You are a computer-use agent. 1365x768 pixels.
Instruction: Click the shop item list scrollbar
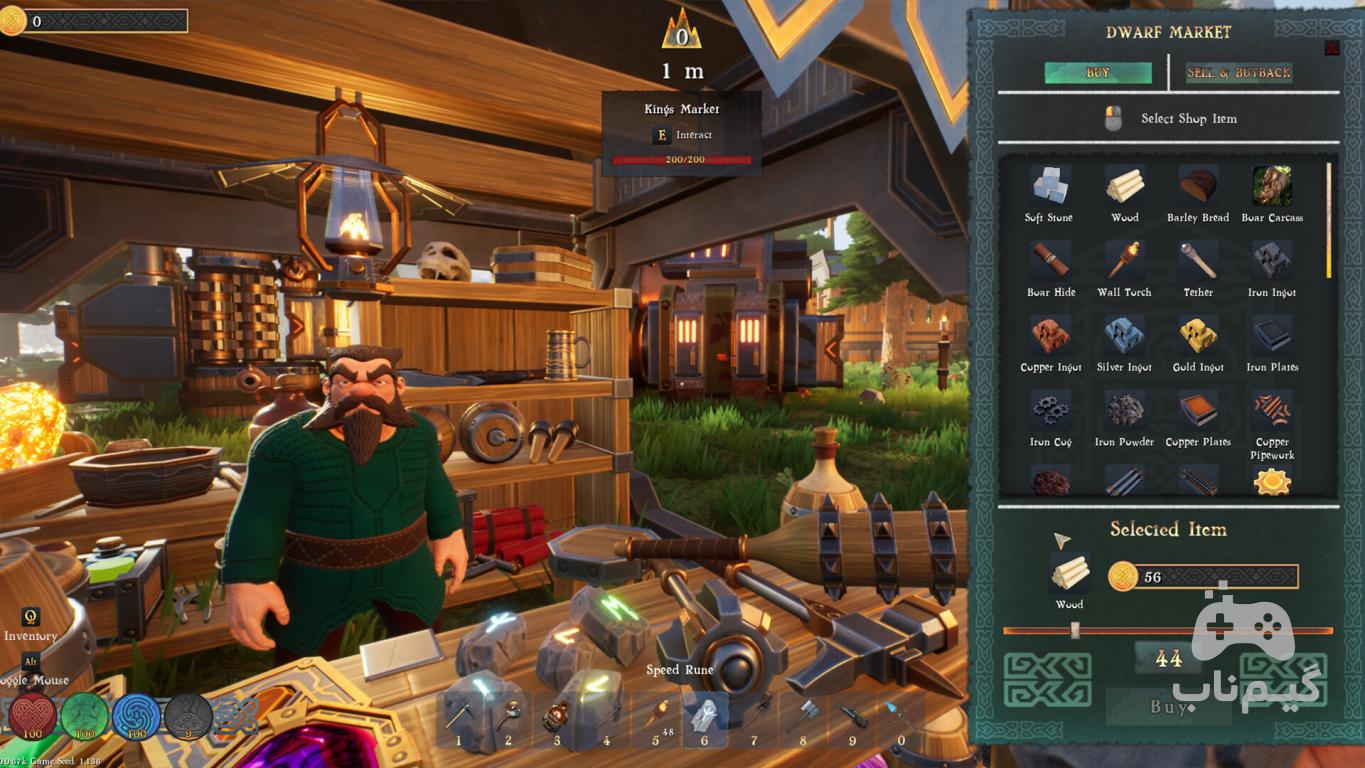[1329, 220]
